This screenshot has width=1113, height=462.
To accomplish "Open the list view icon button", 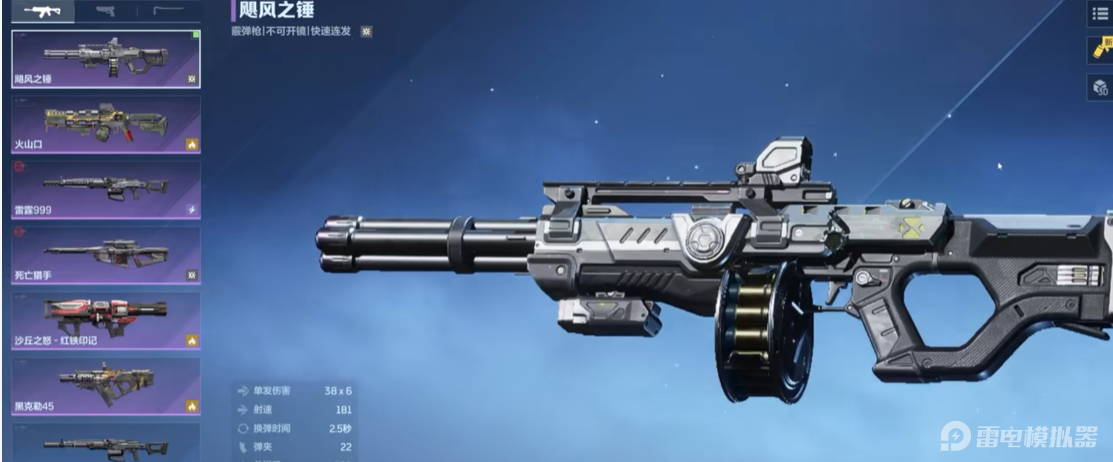I will [x=1100, y=14].
